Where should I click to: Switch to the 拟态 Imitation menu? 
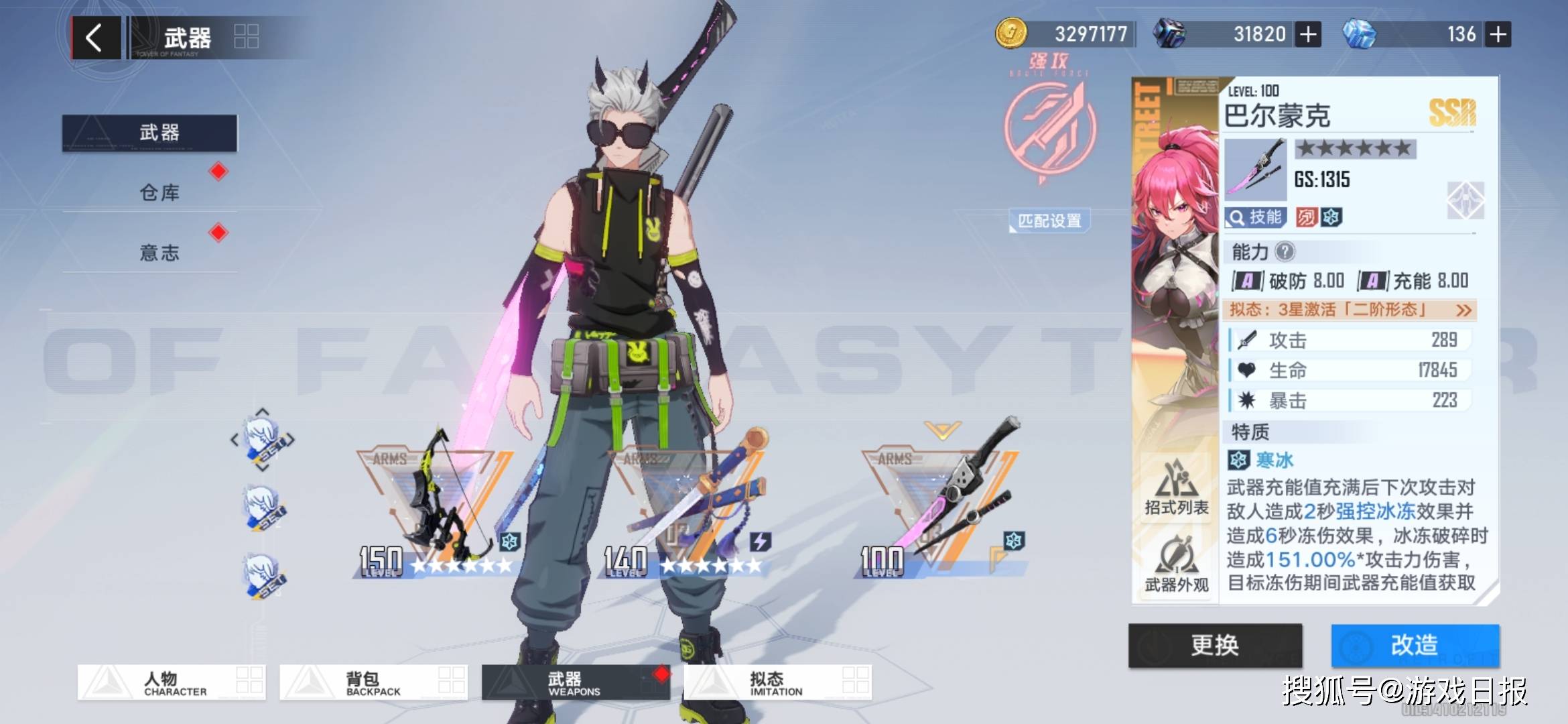777,682
